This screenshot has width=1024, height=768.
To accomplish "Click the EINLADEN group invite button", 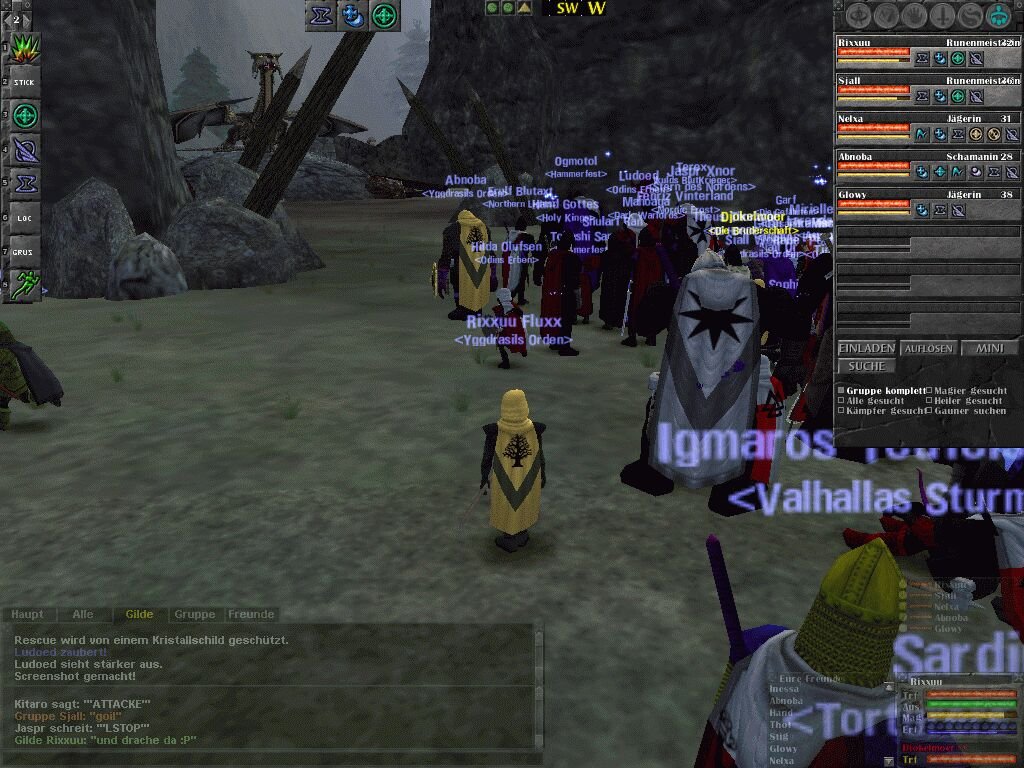I will click(866, 348).
